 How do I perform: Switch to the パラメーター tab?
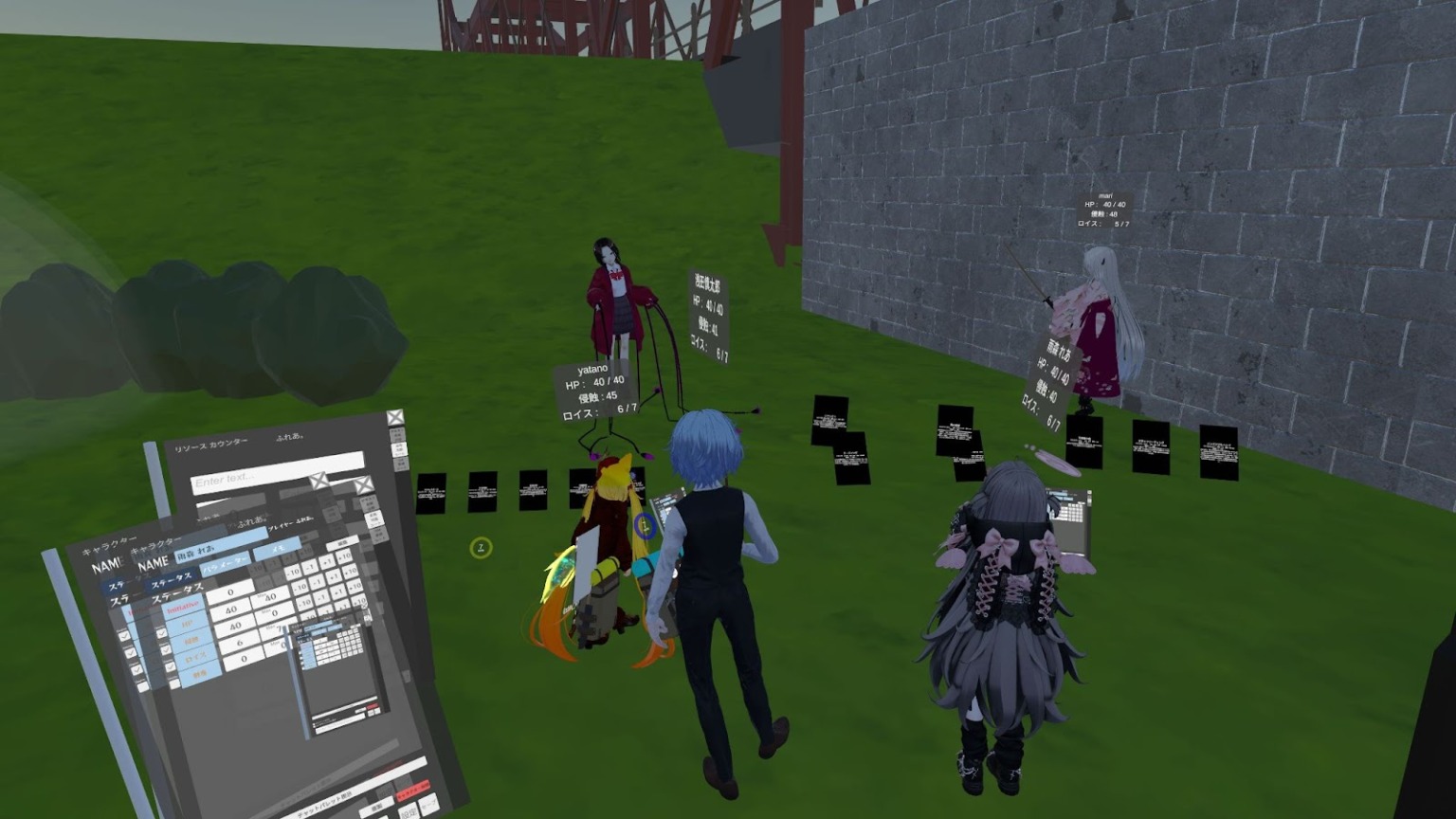click(x=223, y=568)
